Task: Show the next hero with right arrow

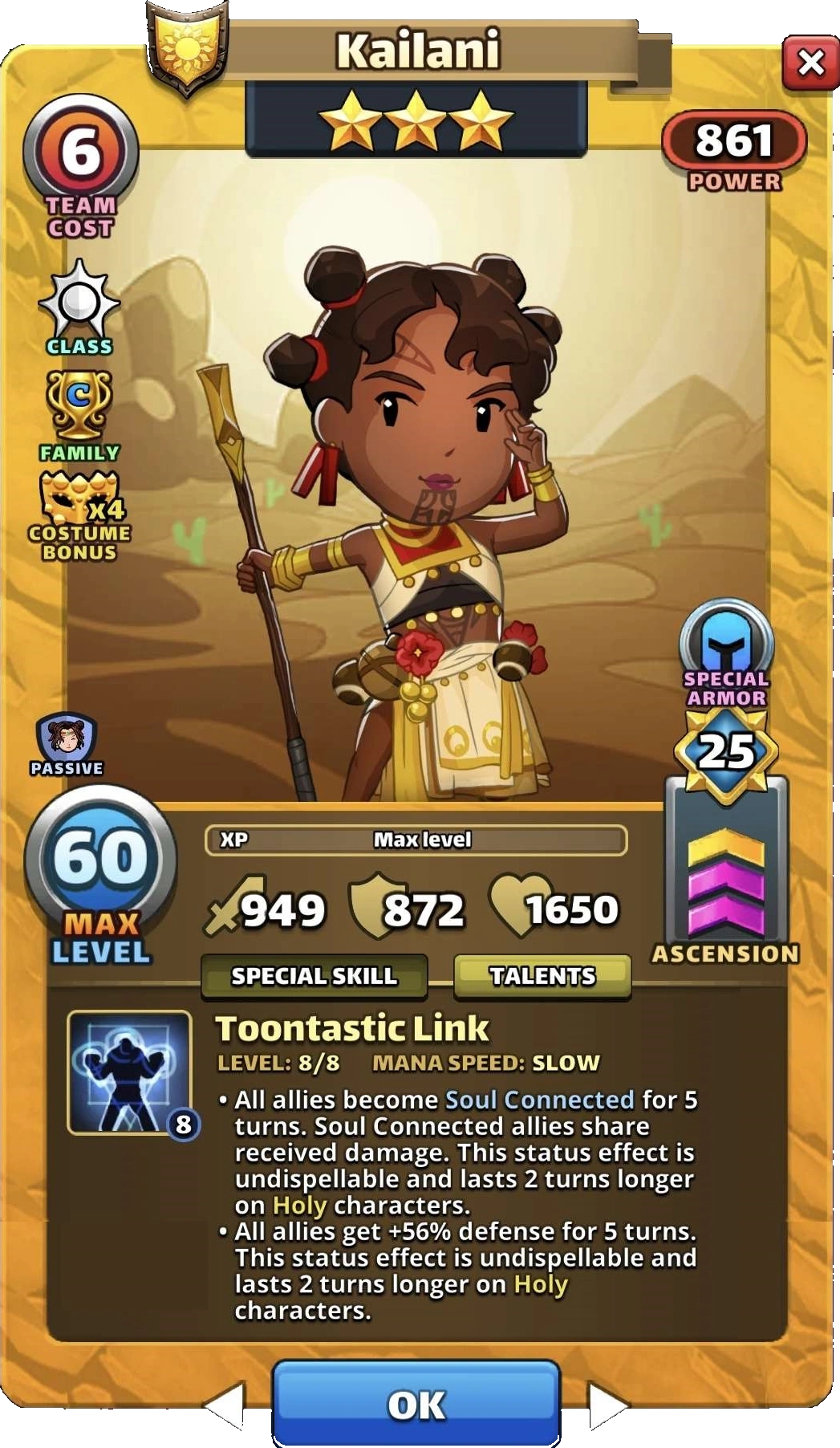Action: pyautogui.click(x=607, y=1406)
